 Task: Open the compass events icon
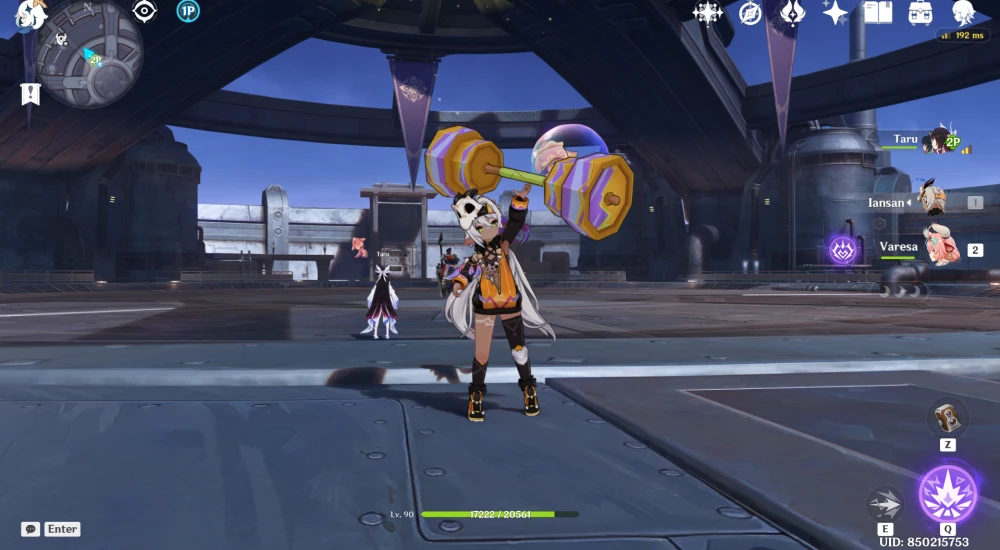click(750, 12)
